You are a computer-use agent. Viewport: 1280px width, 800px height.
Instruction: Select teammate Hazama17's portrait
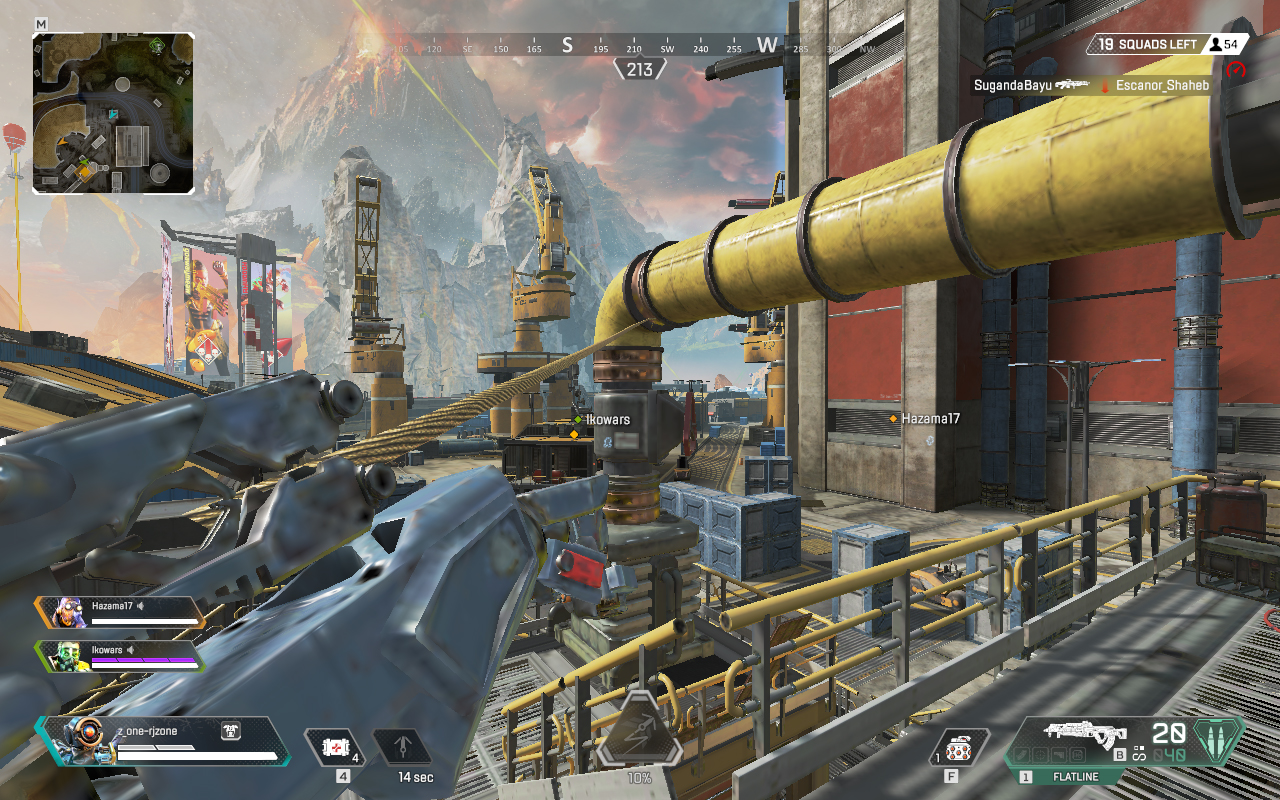[66, 610]
